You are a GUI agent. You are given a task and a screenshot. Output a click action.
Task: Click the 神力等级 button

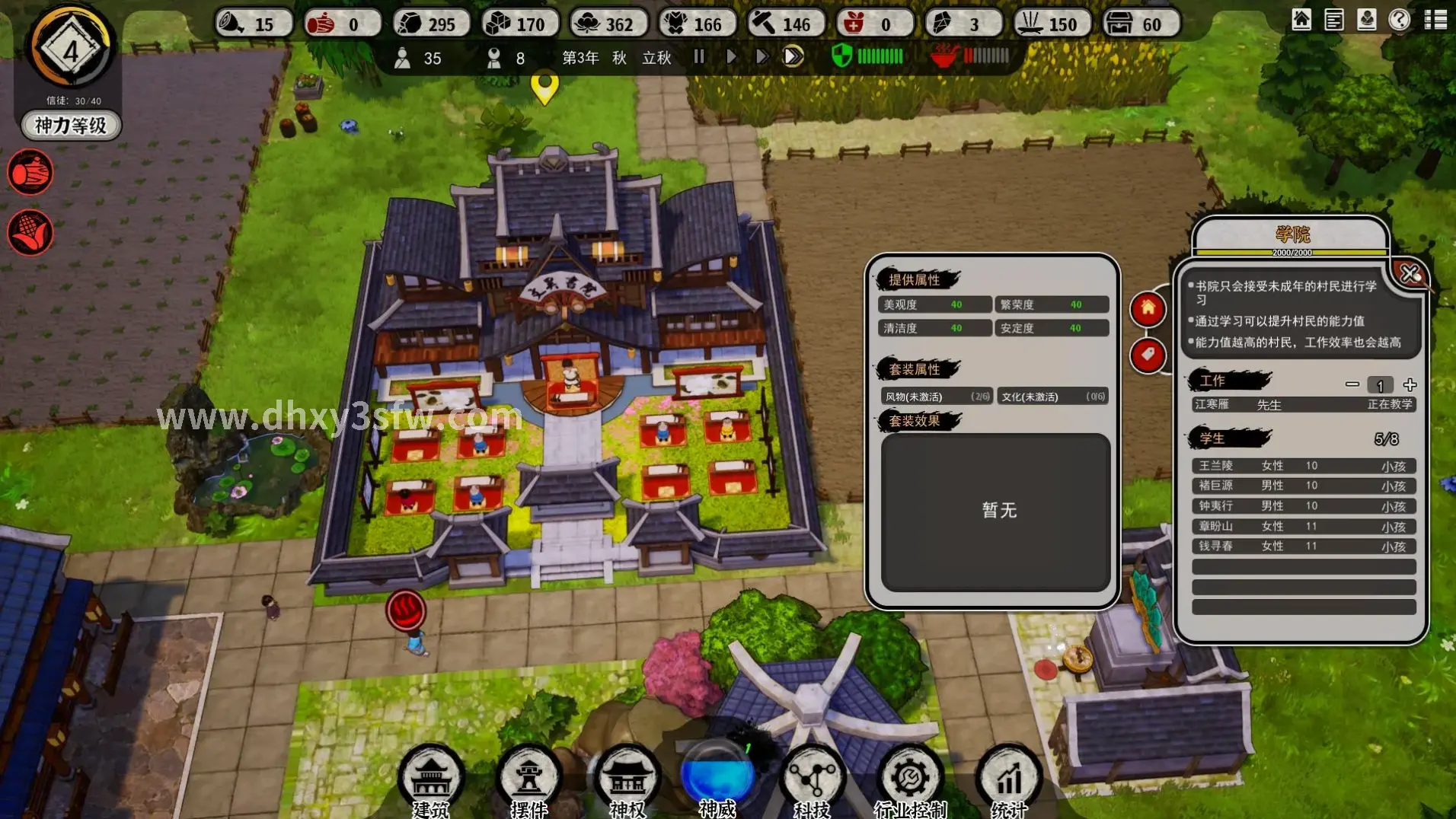(71, 126)
